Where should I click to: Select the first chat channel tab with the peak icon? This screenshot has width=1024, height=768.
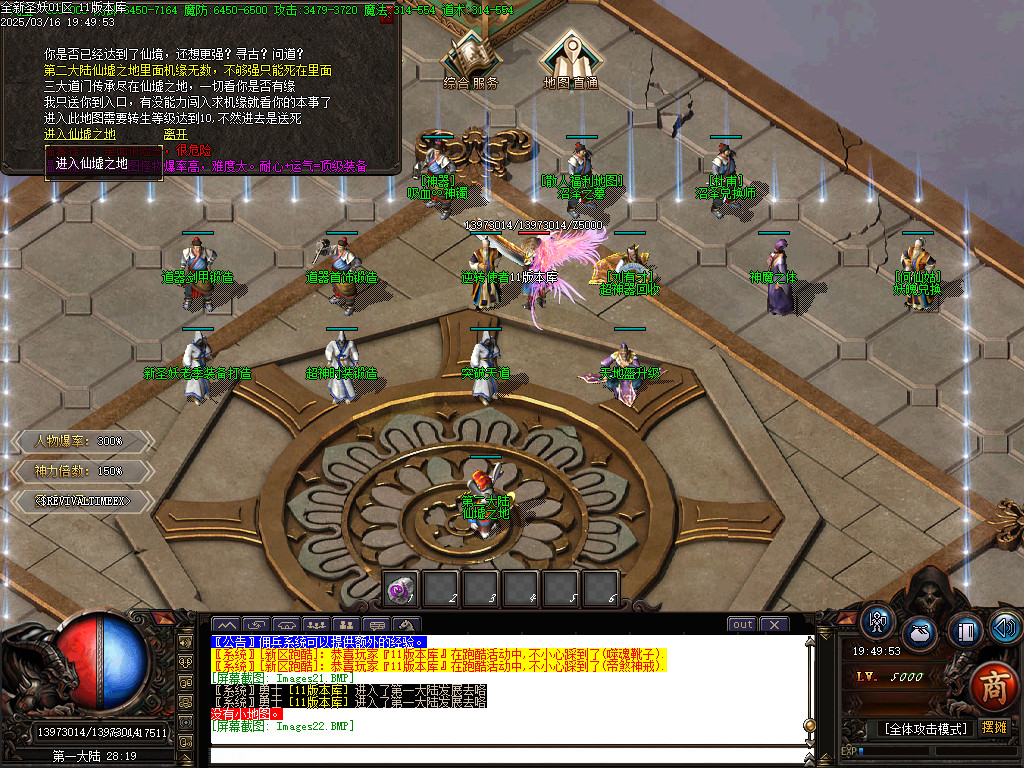point(226,626)
